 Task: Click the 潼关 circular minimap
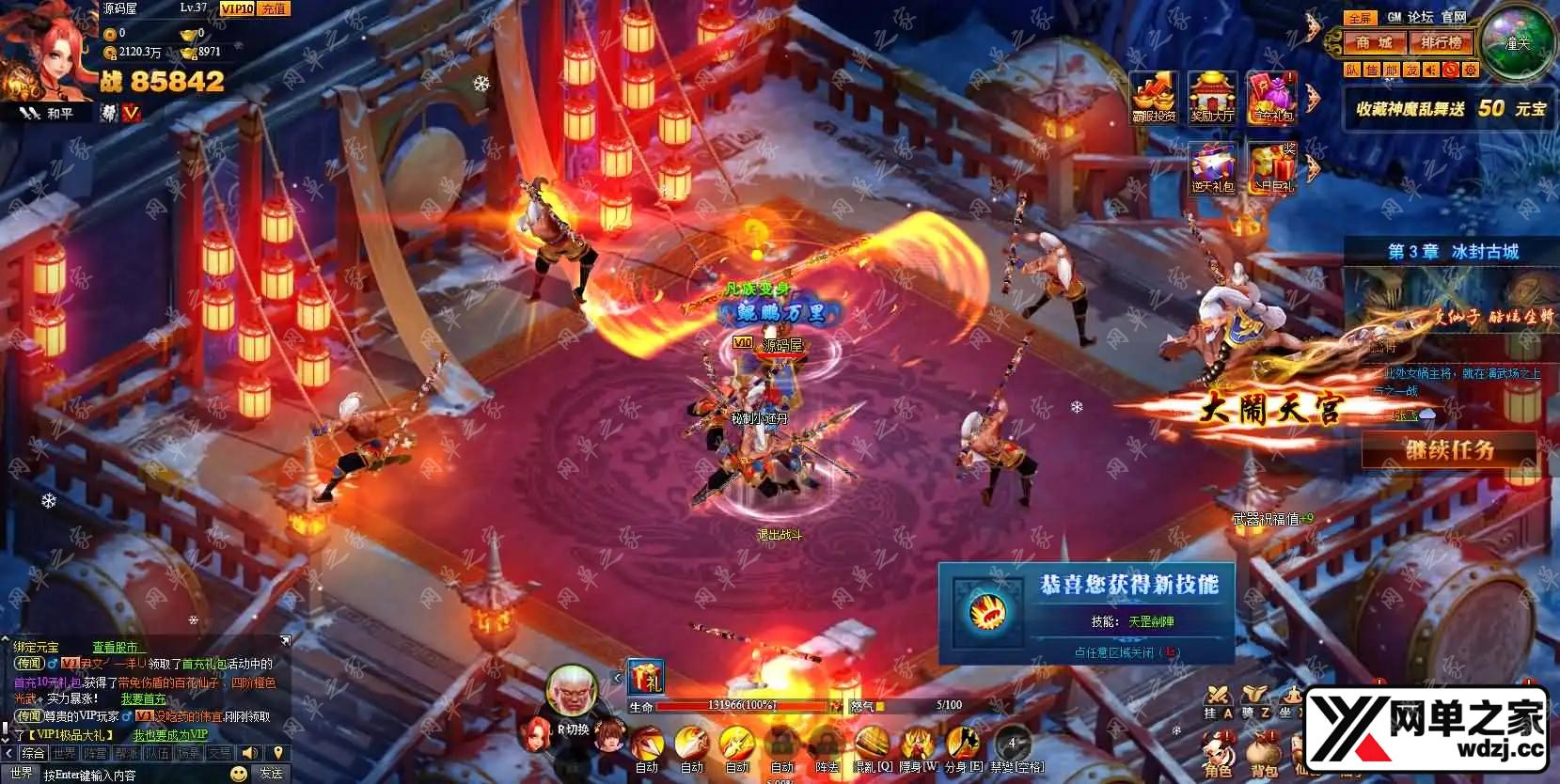pyautogui.click(x=1516, y=43)
